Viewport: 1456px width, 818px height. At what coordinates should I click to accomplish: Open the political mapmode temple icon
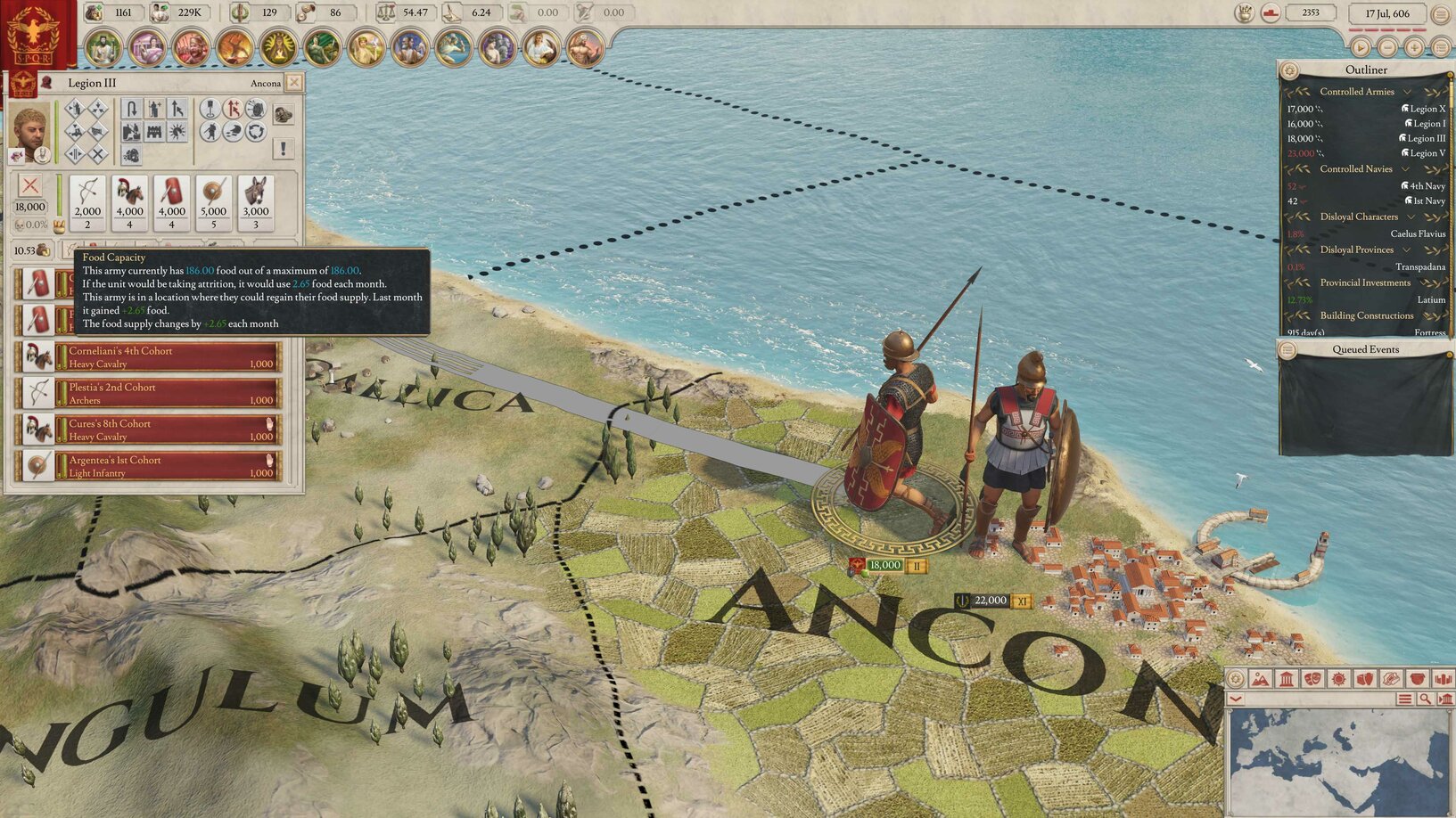1287,679
